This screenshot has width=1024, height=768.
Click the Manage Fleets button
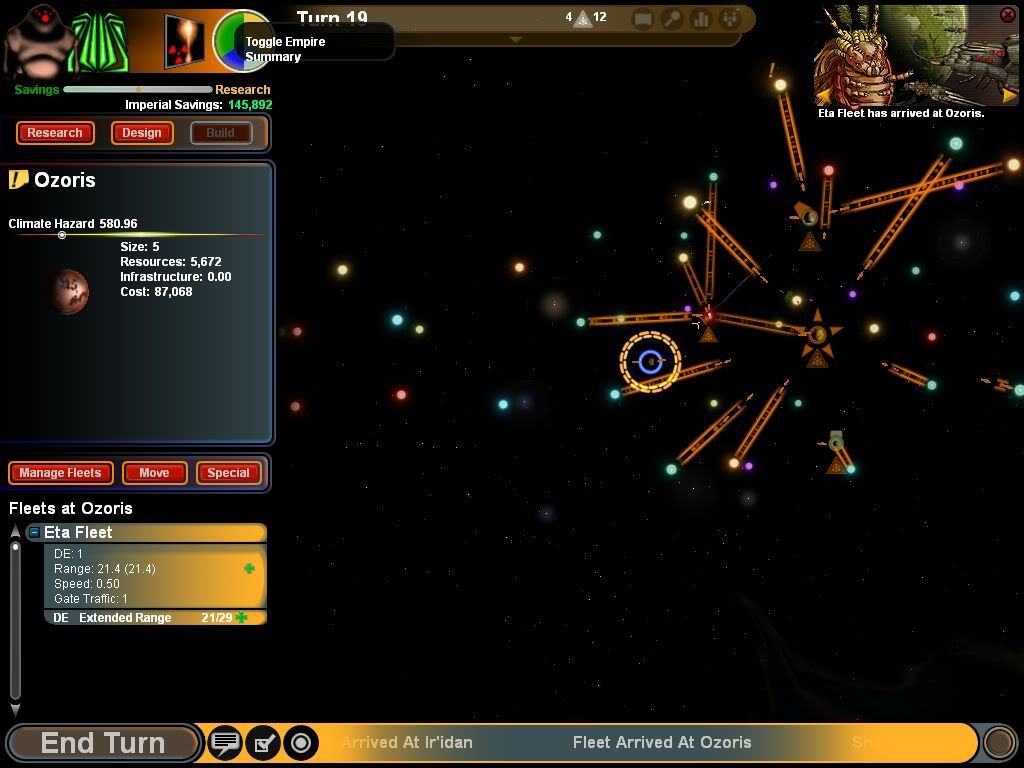pos(60,473)
